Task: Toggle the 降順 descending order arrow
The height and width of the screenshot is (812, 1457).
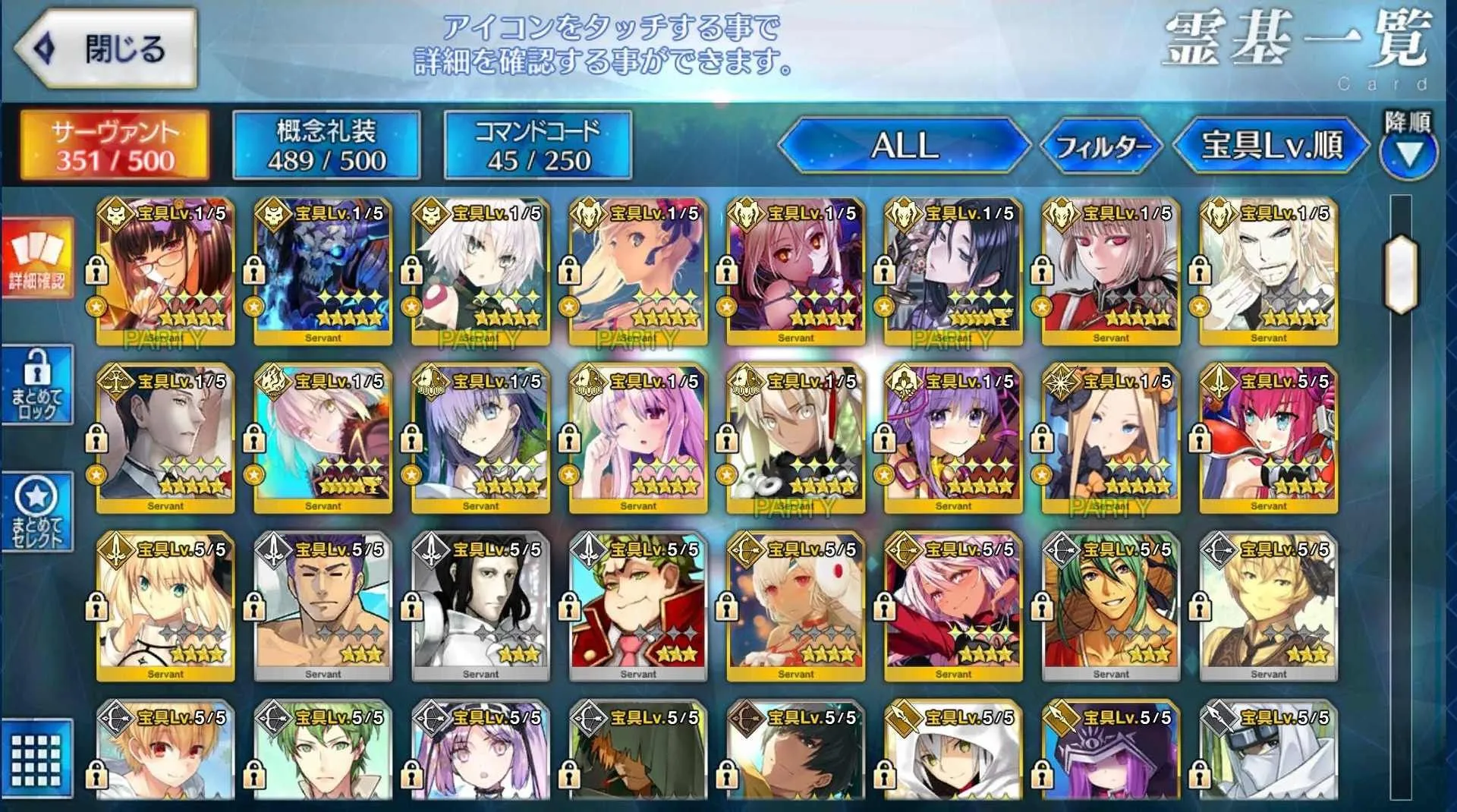Action: coord(1408,146)
